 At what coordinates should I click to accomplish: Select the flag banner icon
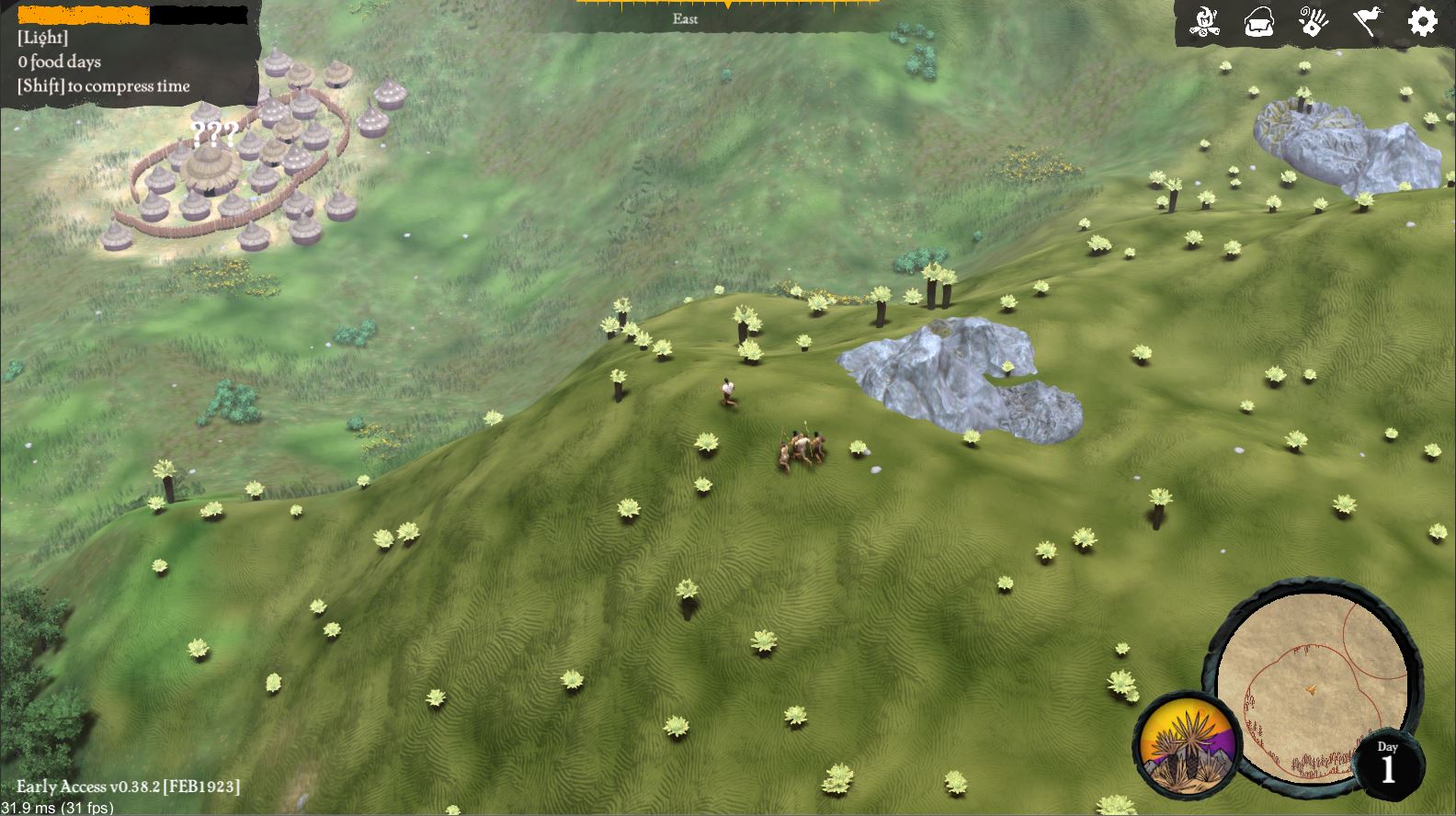tap(1368, 21)
